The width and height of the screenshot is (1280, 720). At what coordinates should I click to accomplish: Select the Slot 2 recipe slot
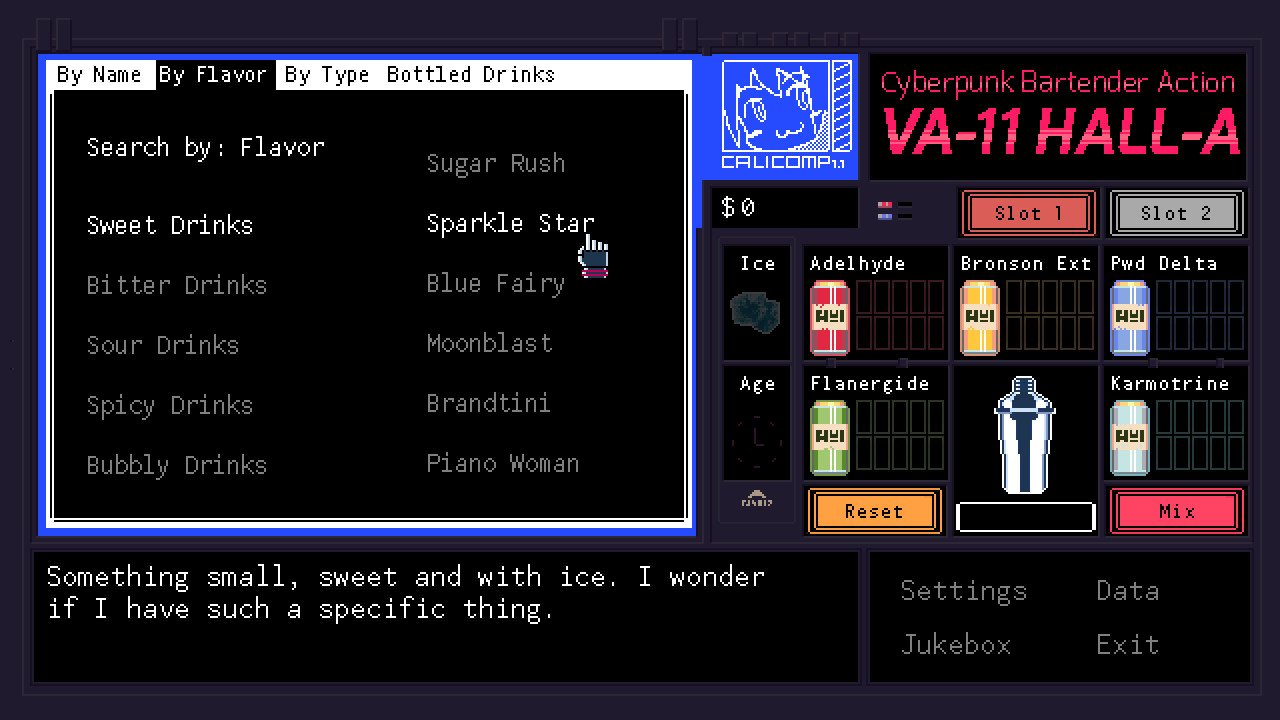click(1176, 212)
